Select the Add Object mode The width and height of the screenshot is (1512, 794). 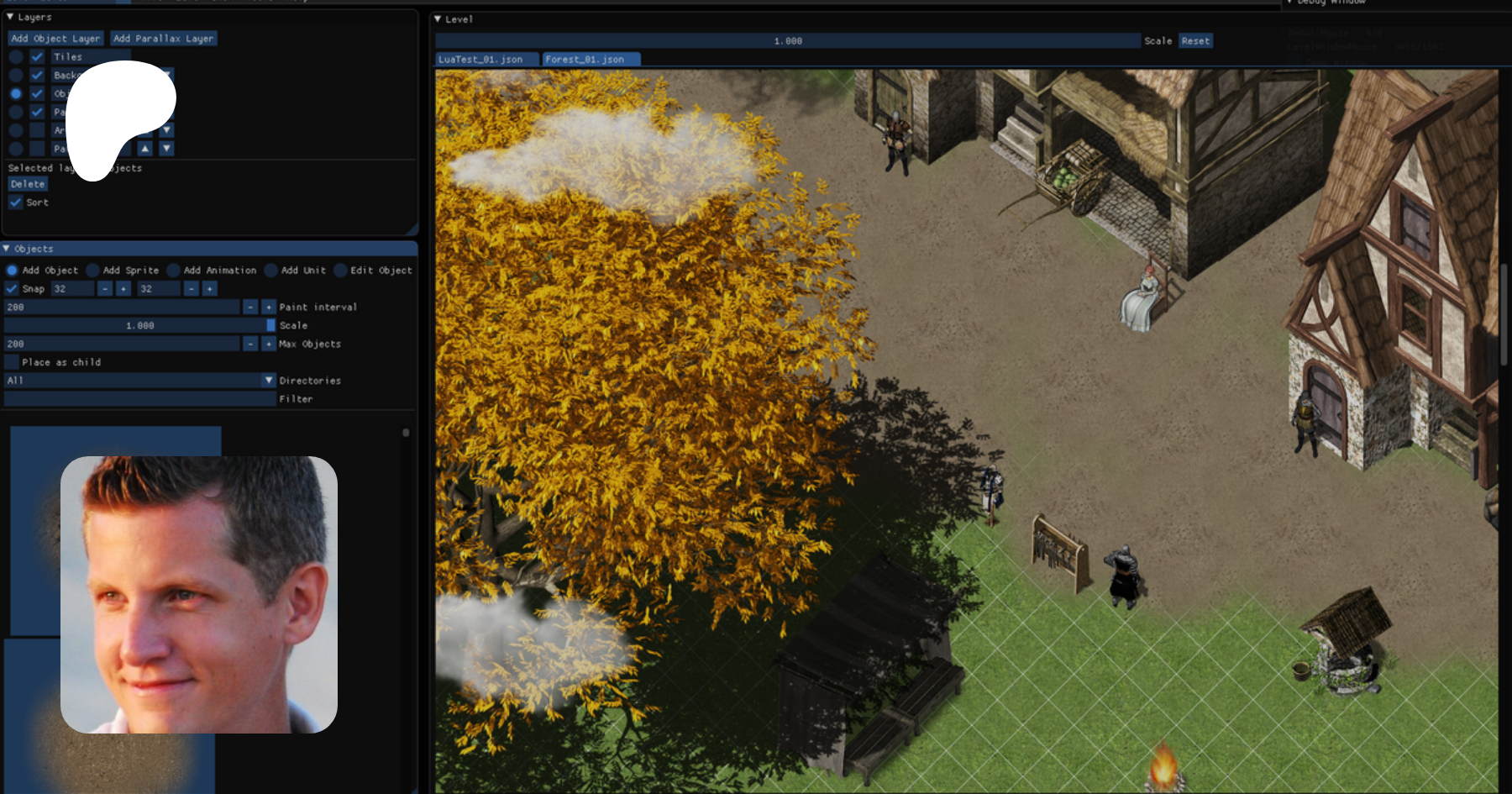(x=13, y=271)
